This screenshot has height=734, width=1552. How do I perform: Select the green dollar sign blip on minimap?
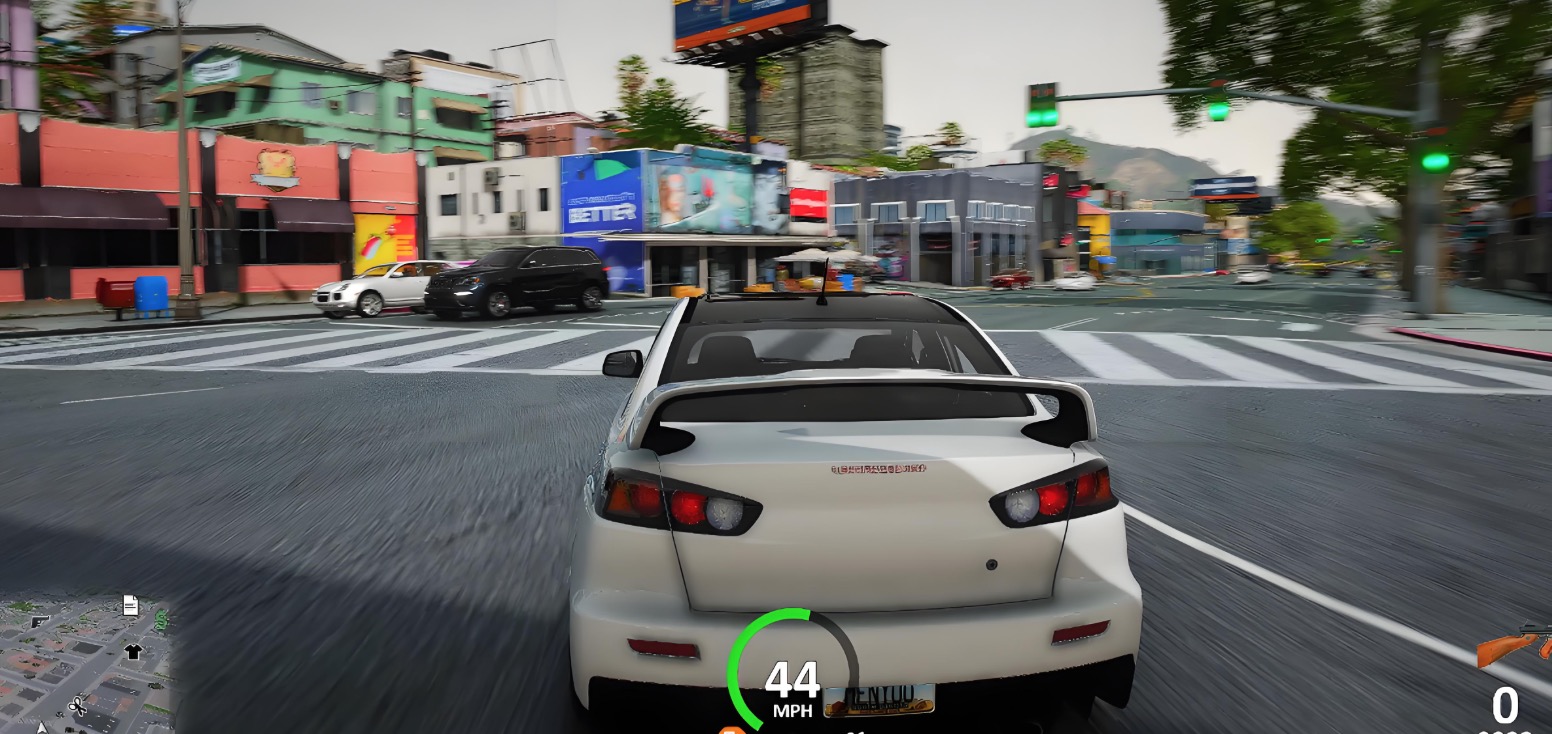(160, 620)
